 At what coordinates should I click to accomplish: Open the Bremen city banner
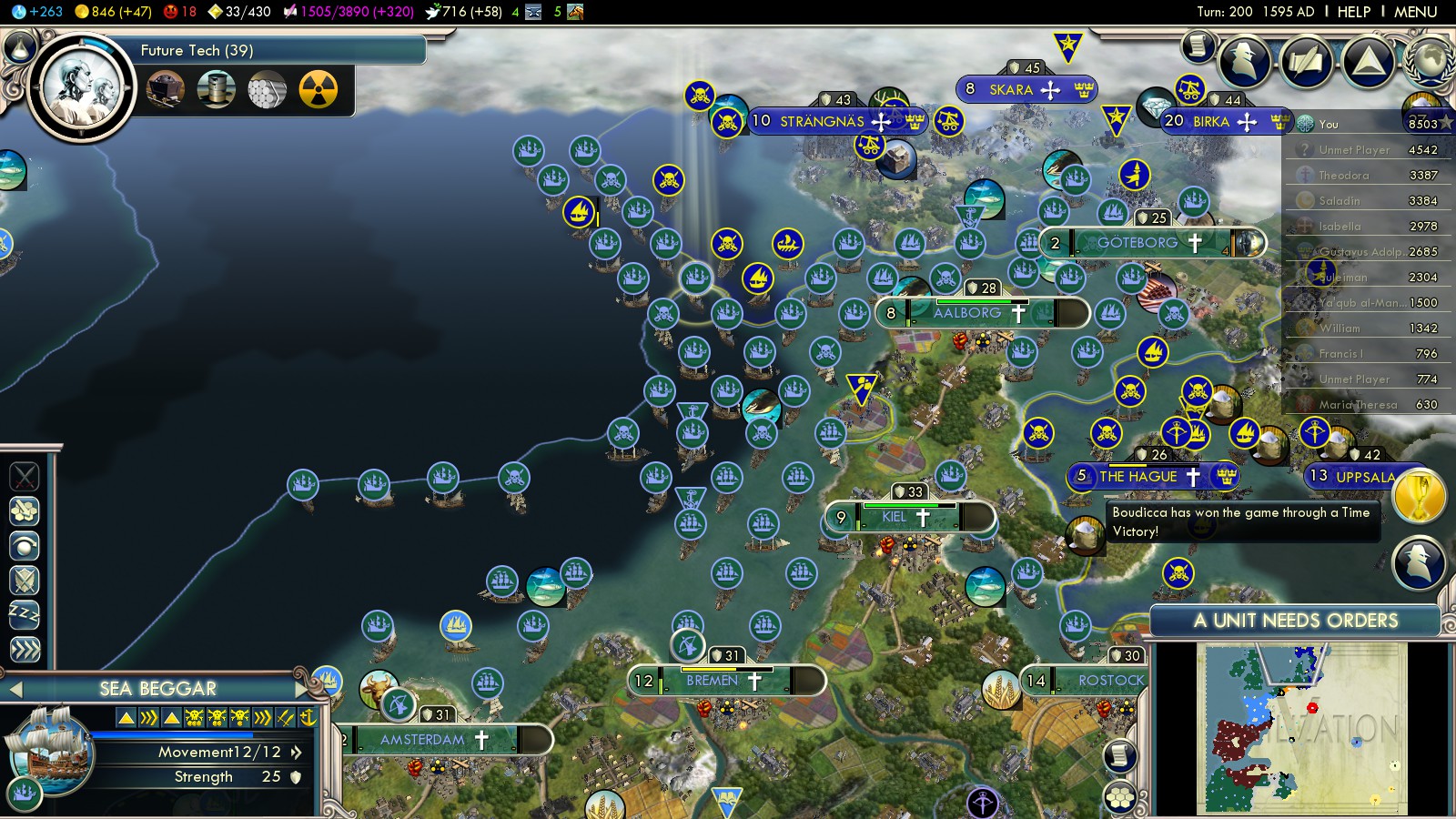pyautogui.click(x=713, y=681)
